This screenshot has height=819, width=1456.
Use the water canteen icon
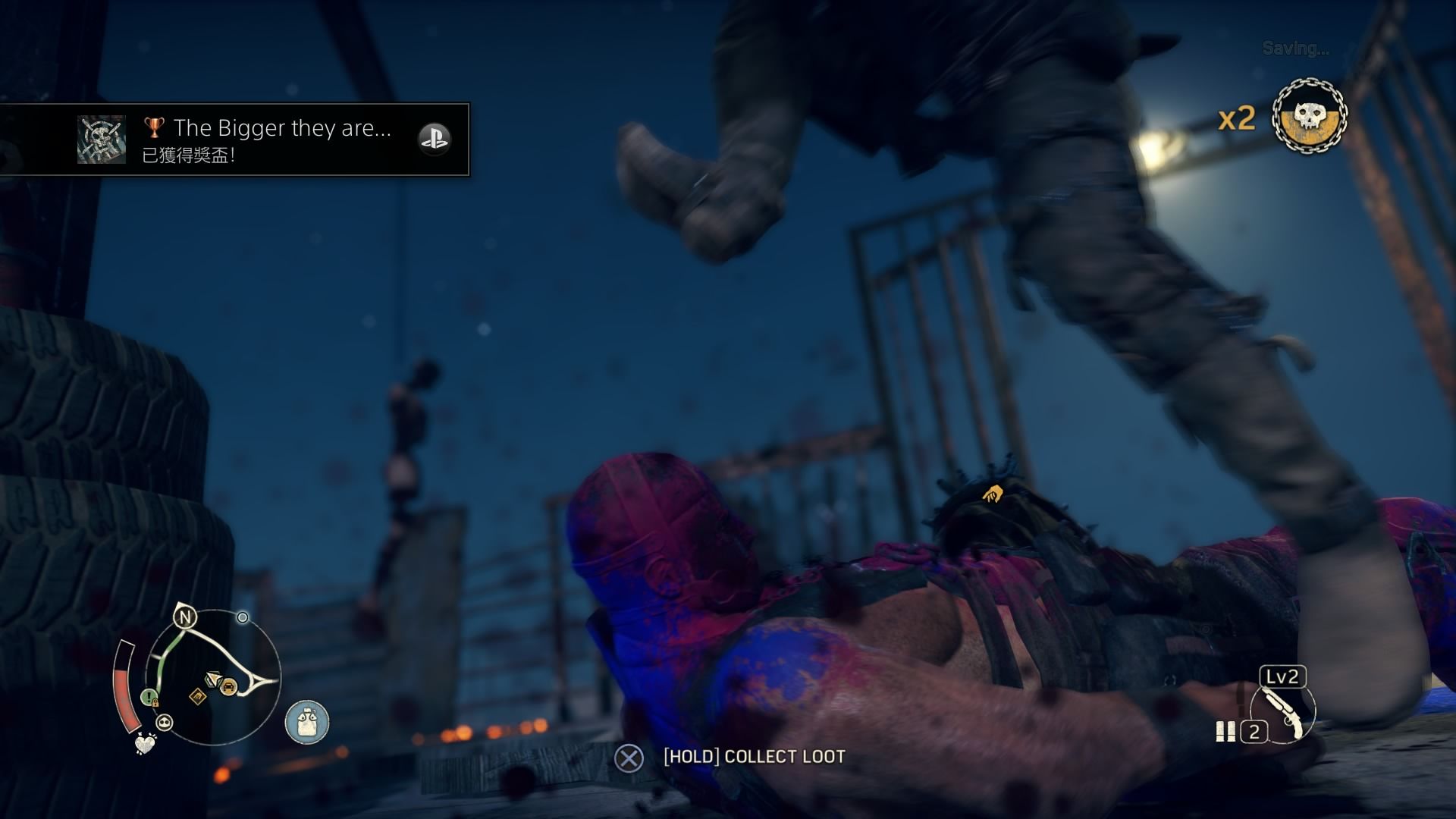tap(307, 721)
